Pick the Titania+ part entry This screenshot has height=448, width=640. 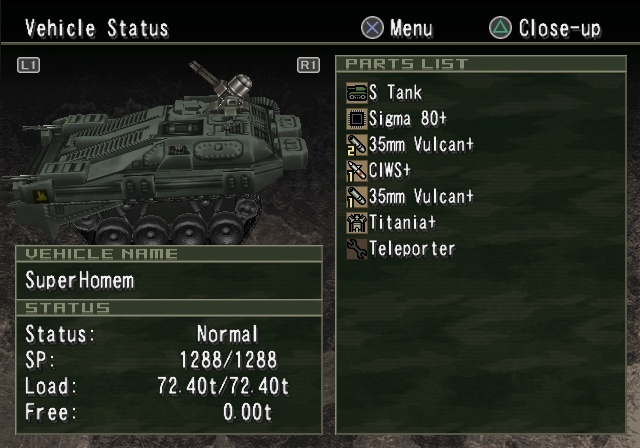402,222
